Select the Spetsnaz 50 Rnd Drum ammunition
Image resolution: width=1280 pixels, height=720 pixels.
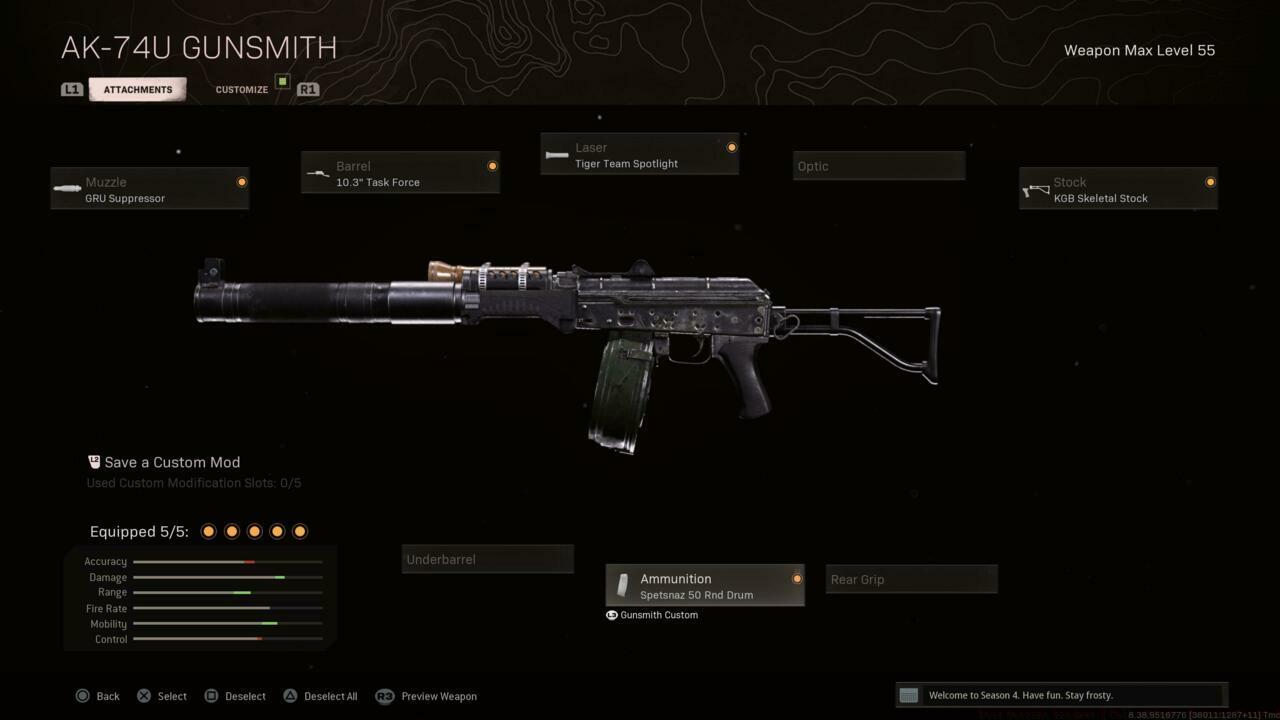coord(704,586)
